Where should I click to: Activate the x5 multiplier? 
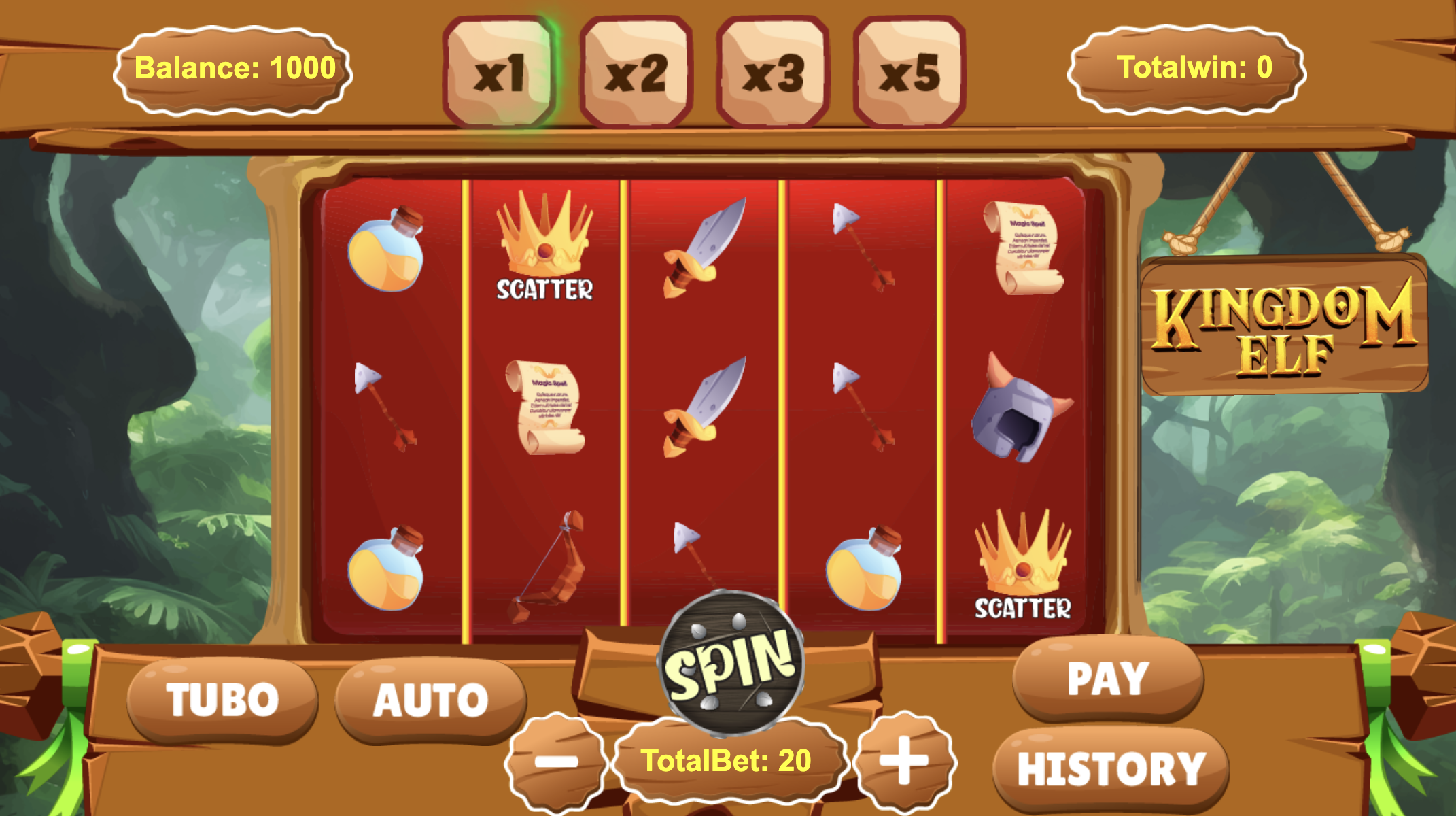(909, 72)
